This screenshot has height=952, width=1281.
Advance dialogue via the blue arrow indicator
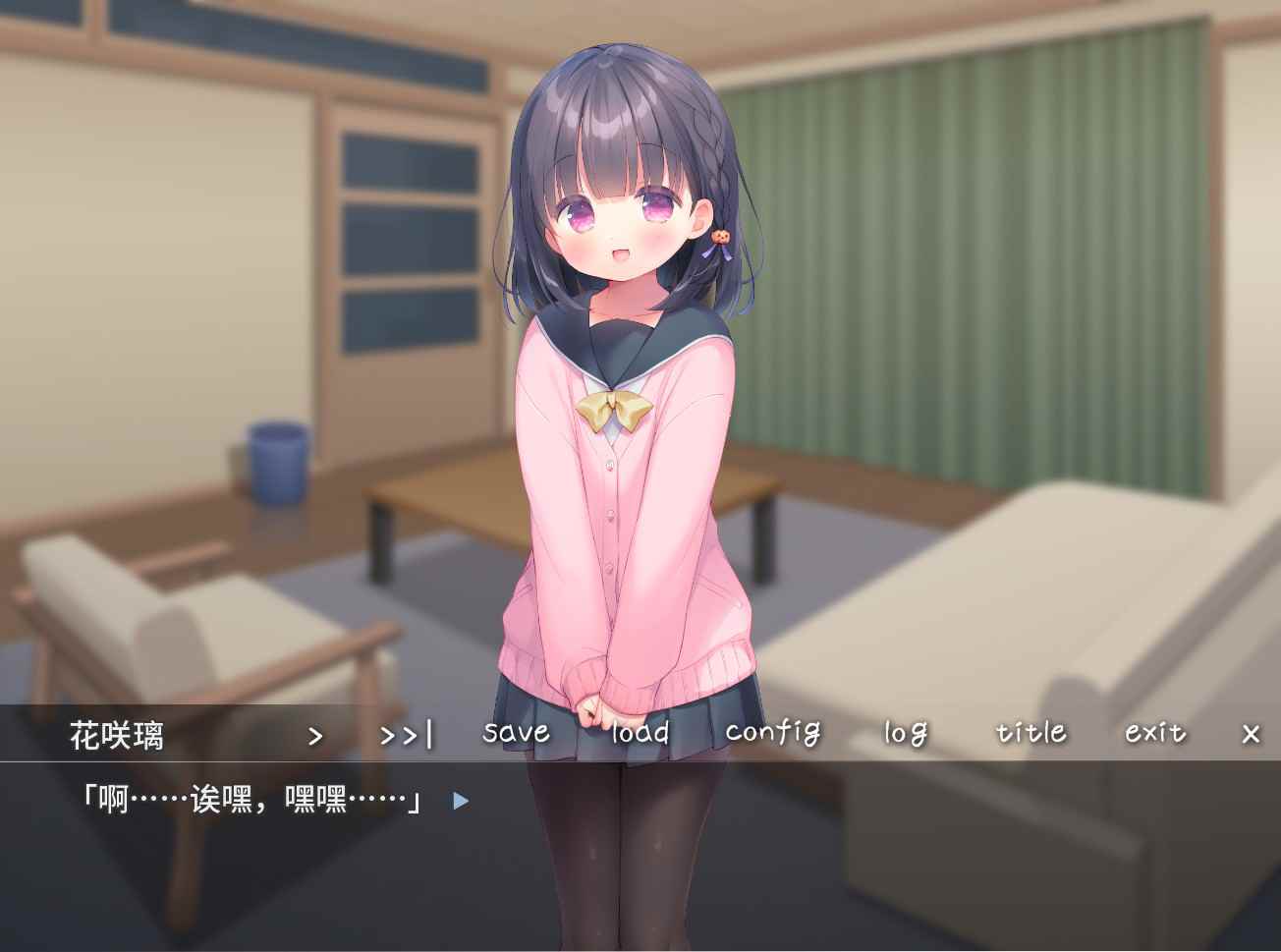pos(461,801)
